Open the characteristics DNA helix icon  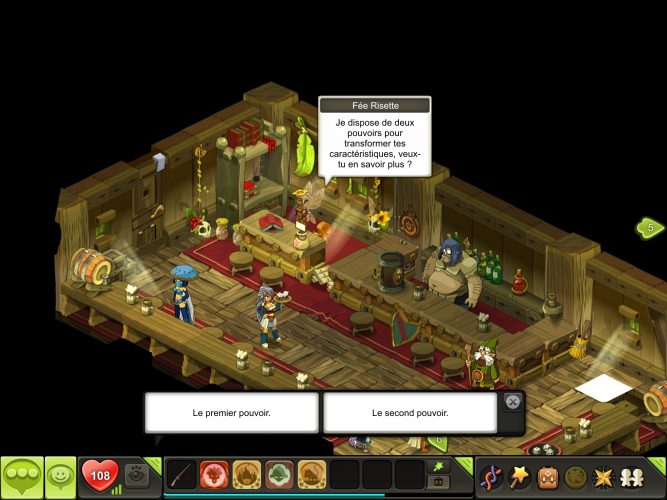click(x=491, y=476)
